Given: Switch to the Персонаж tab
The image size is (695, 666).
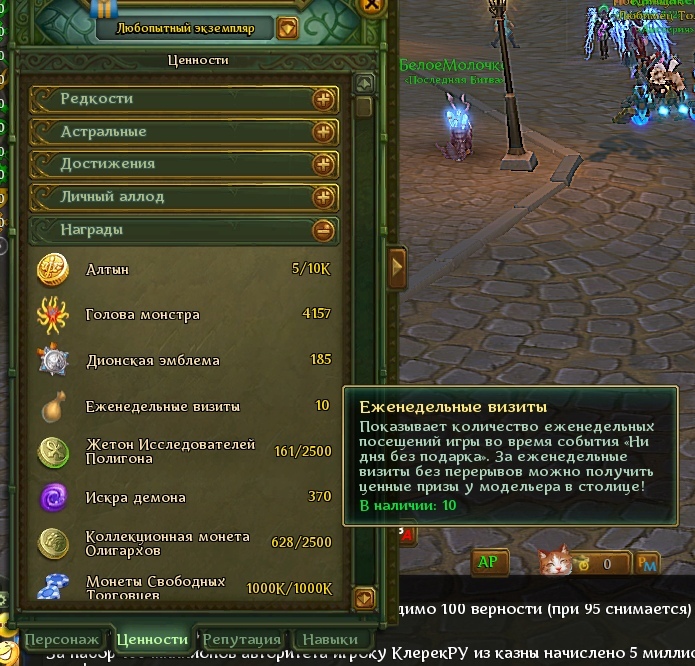Looking at the screenshot, I should point(63,640).
